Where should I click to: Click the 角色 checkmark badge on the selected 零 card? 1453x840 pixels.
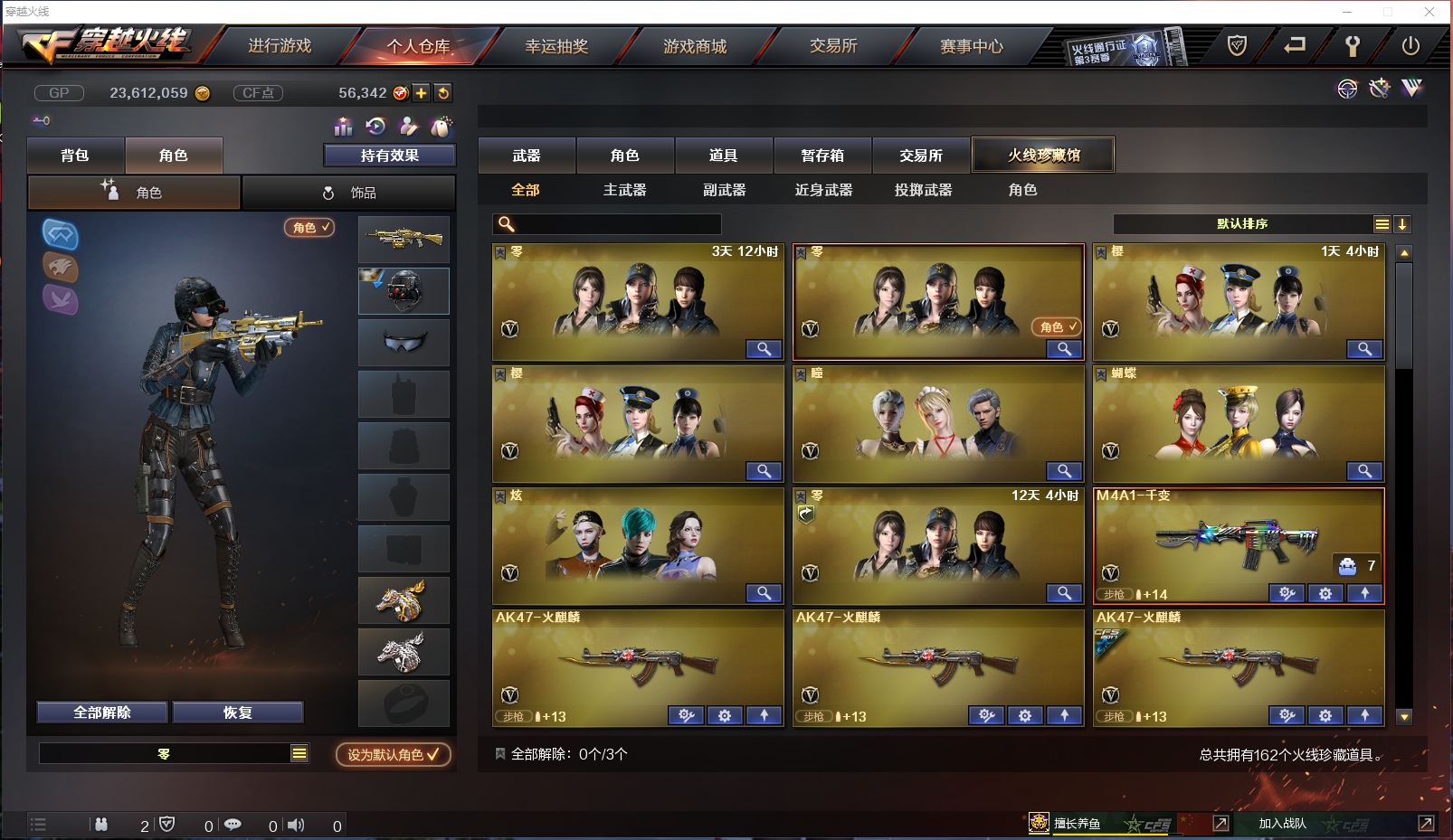[1057, 327]
